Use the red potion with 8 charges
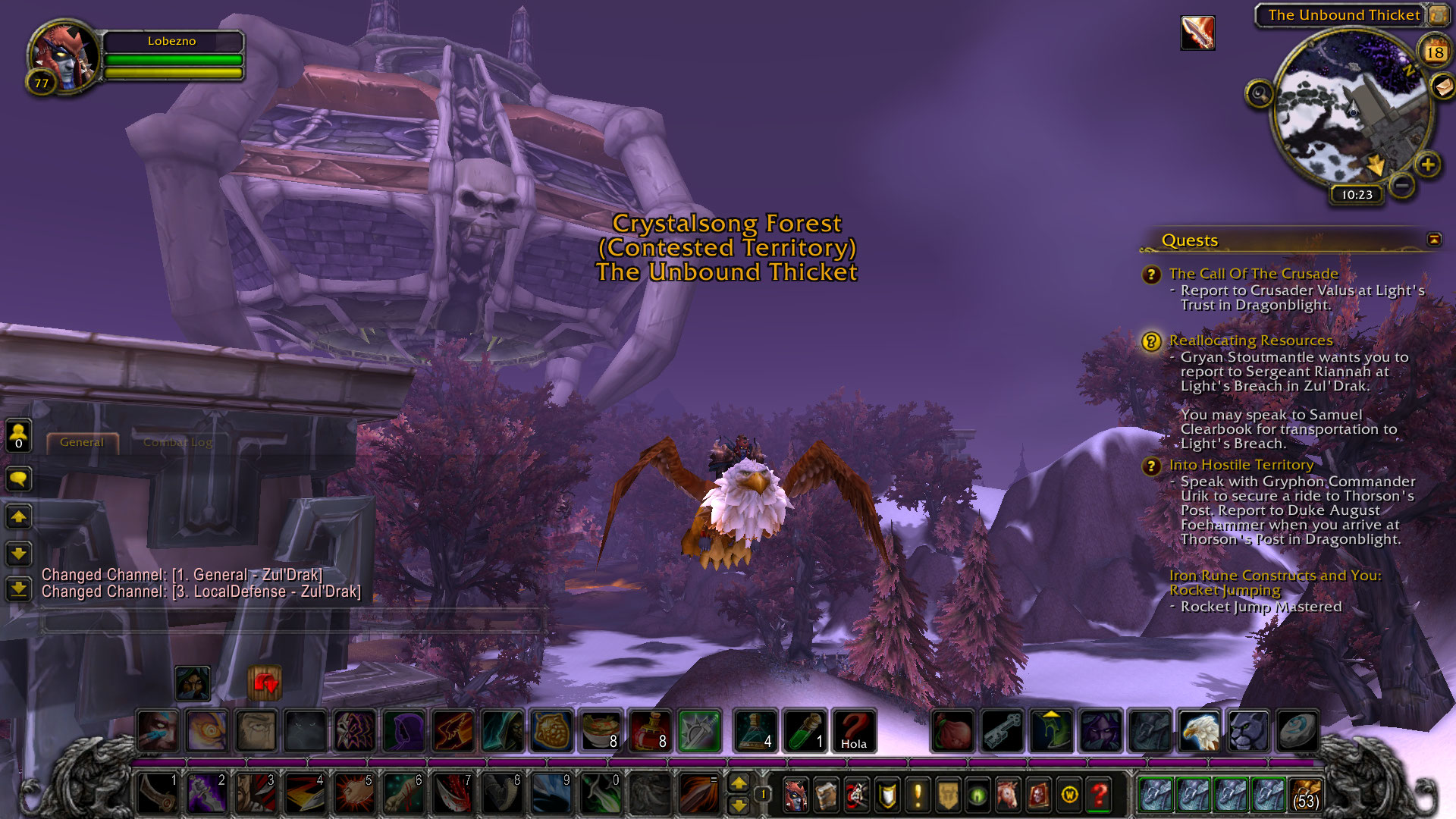This screenshot has width=1456, height=819. click(650, 731)
